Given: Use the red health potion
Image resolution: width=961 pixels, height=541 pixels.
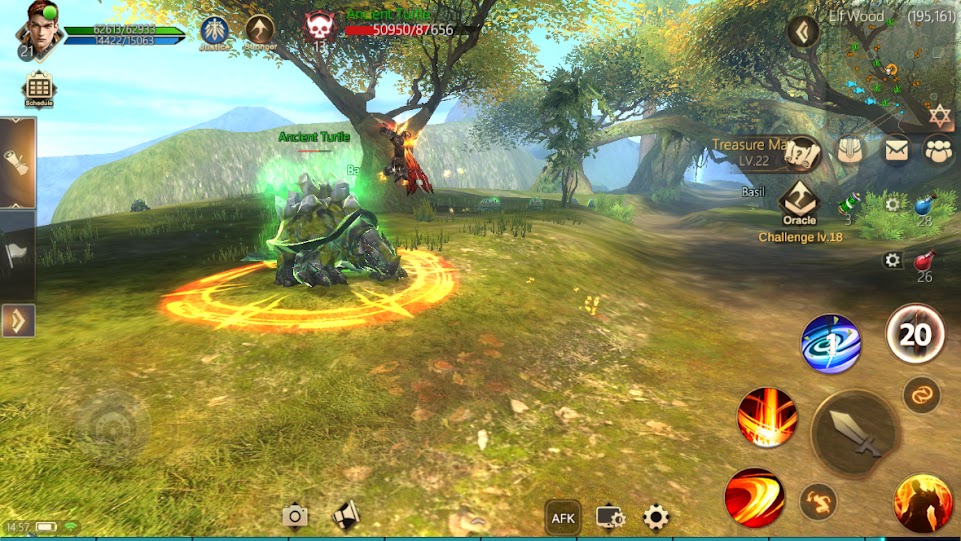Looking at the screenshot, I should [x=924, y=264].
